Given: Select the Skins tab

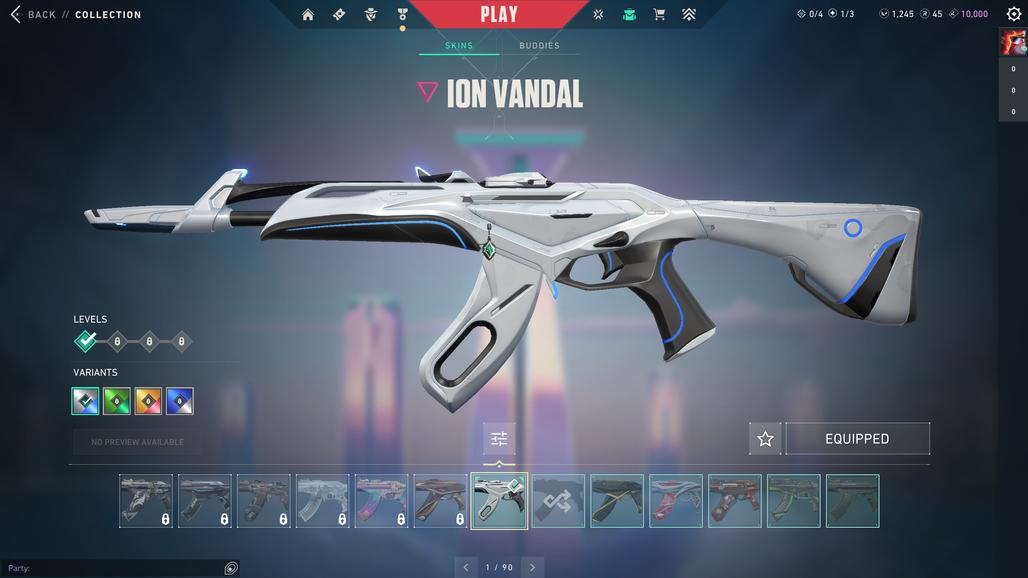Looking at the screenshot, I should (x=458, y=46).
